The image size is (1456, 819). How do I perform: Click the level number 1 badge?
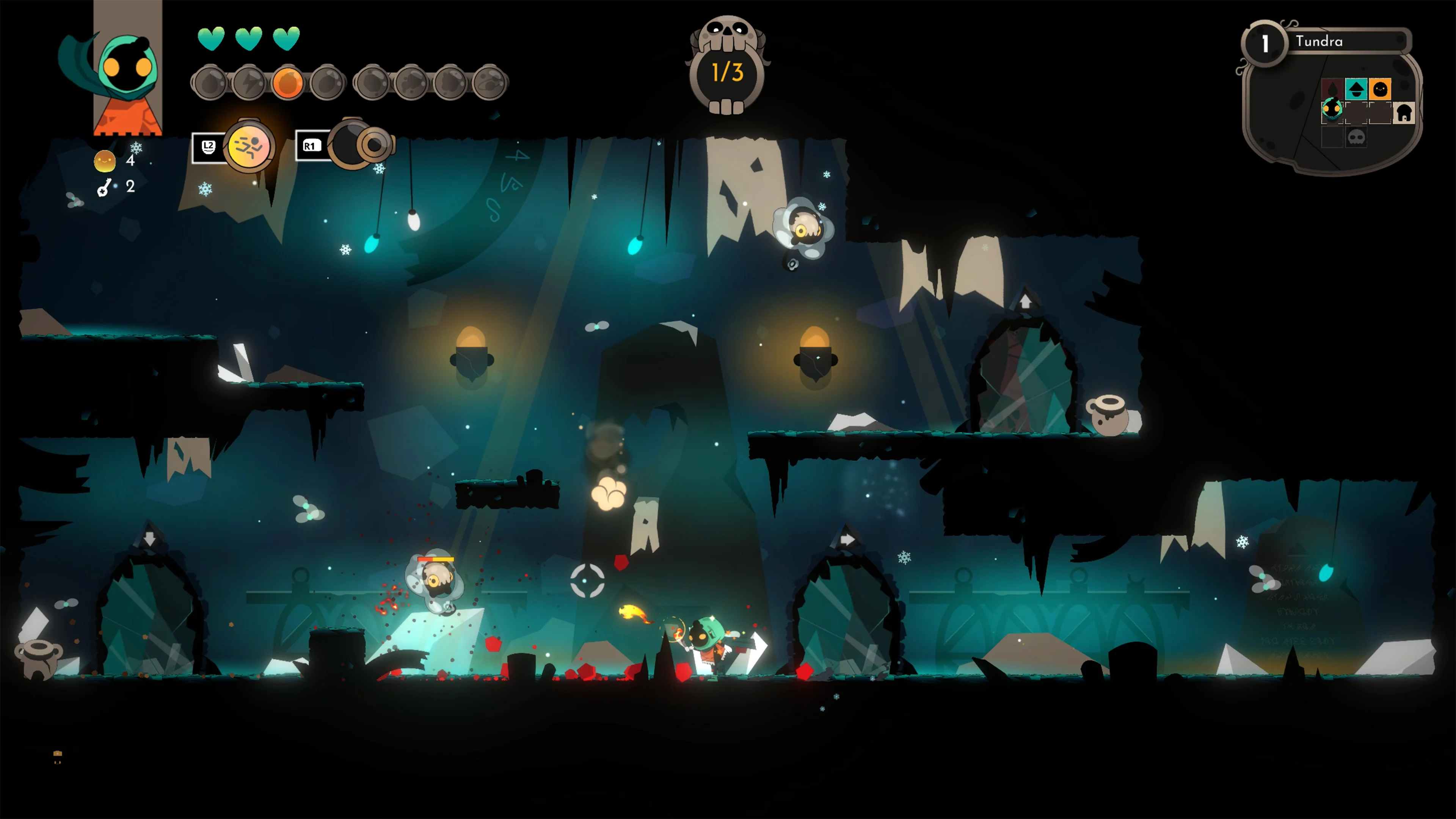(x=1265, y=43)
